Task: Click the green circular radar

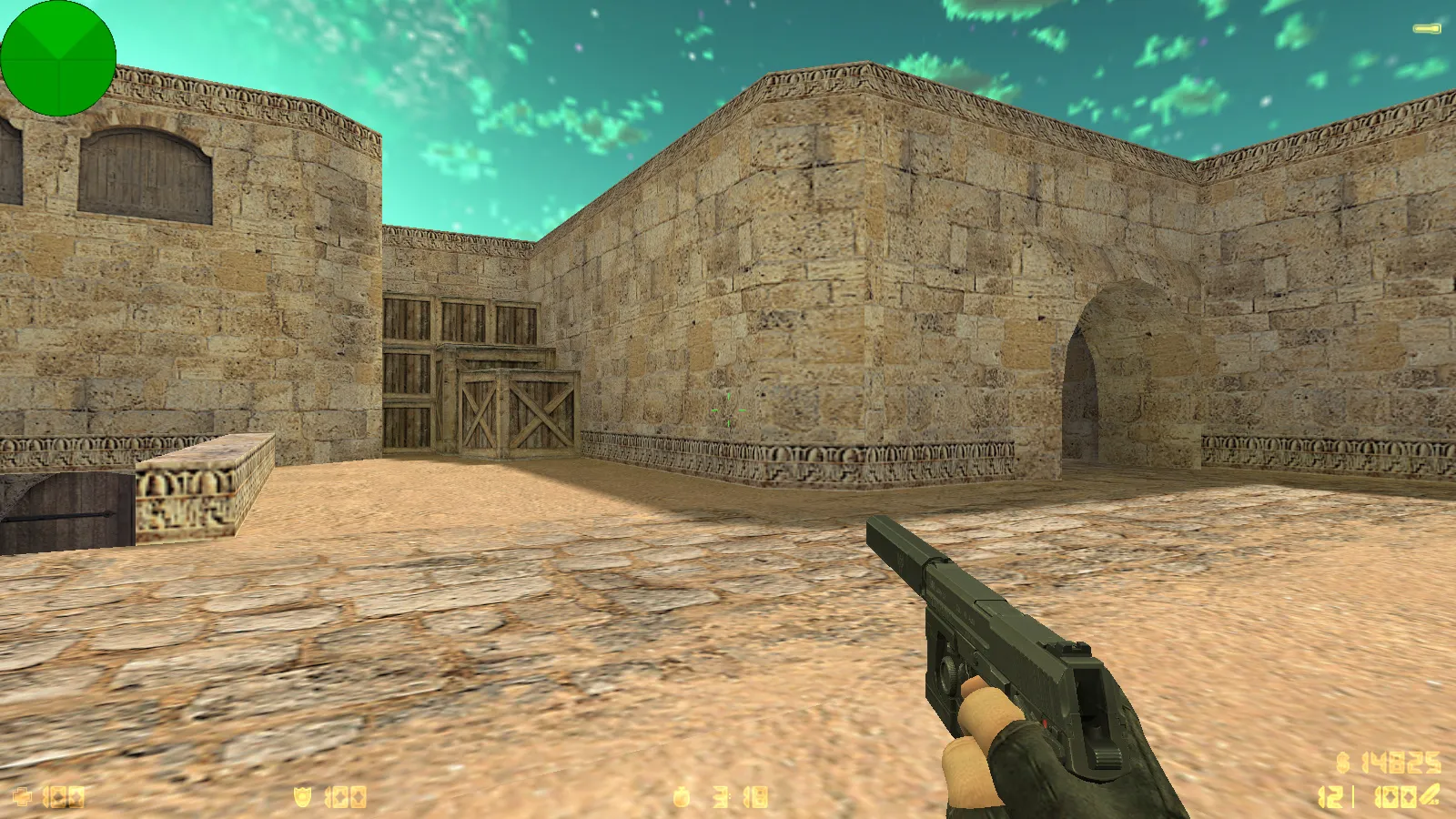Action: [x=58, y=58]
